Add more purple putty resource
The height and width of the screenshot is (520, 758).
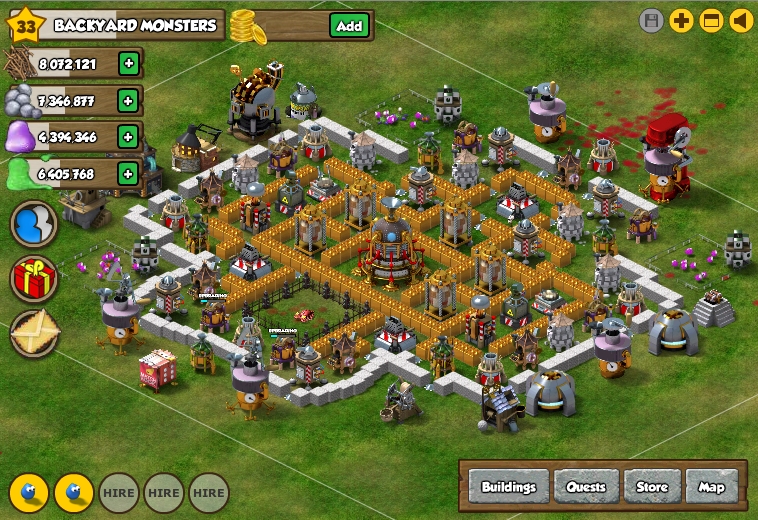[x=128, y=136]
